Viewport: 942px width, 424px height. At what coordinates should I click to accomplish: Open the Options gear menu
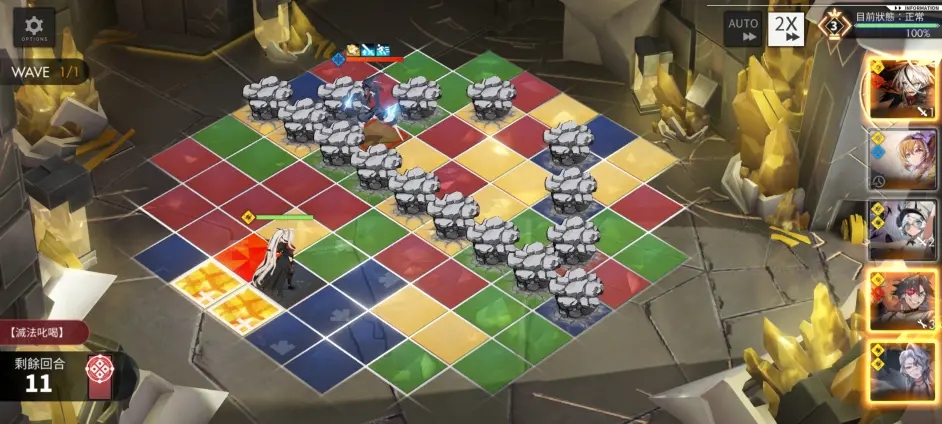point(34,27)
